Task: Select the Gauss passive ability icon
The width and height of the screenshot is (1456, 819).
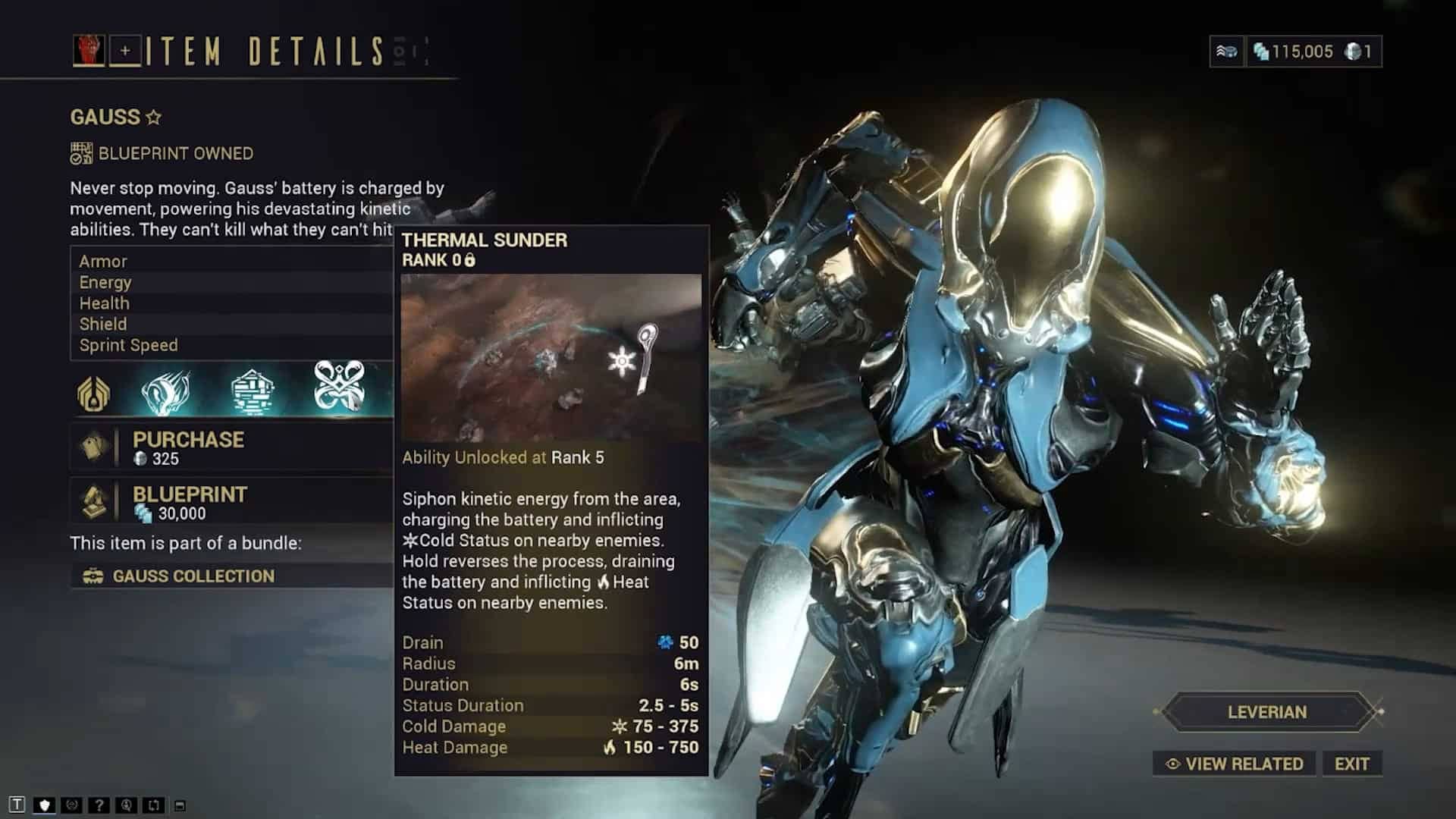Action: coord(93,393)
